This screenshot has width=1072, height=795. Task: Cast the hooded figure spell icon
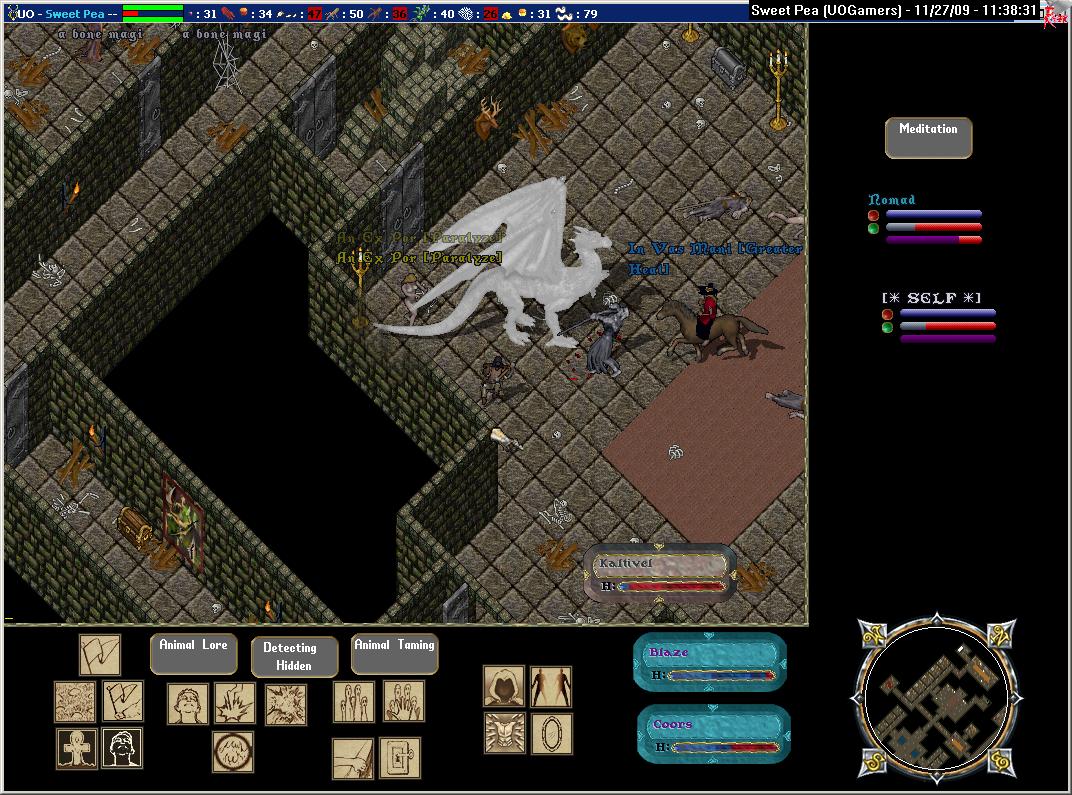pyautogui.click(x=504, y=687)
